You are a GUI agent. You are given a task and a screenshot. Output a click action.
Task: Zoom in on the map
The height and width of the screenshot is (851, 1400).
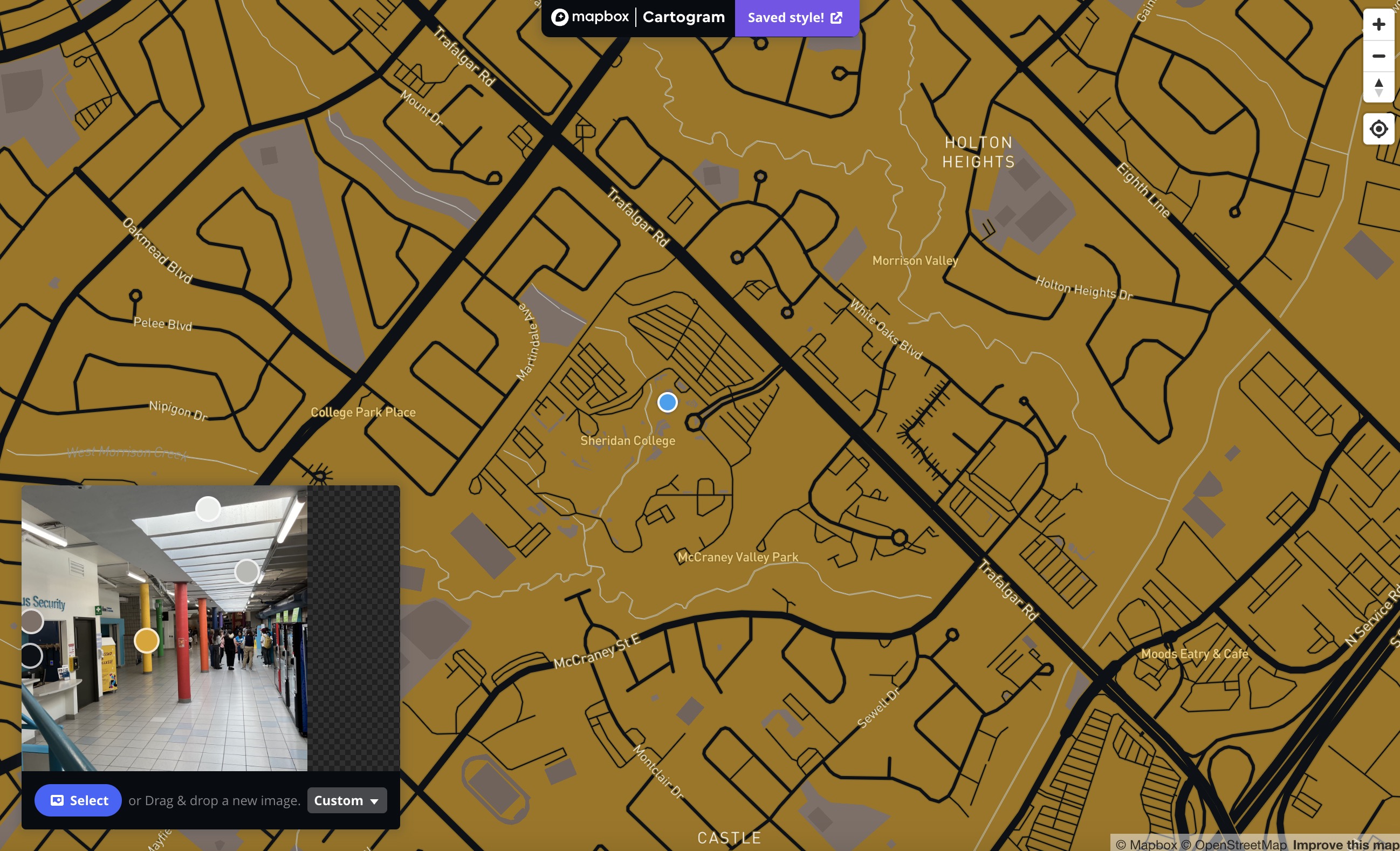[x=1378, y=24]
